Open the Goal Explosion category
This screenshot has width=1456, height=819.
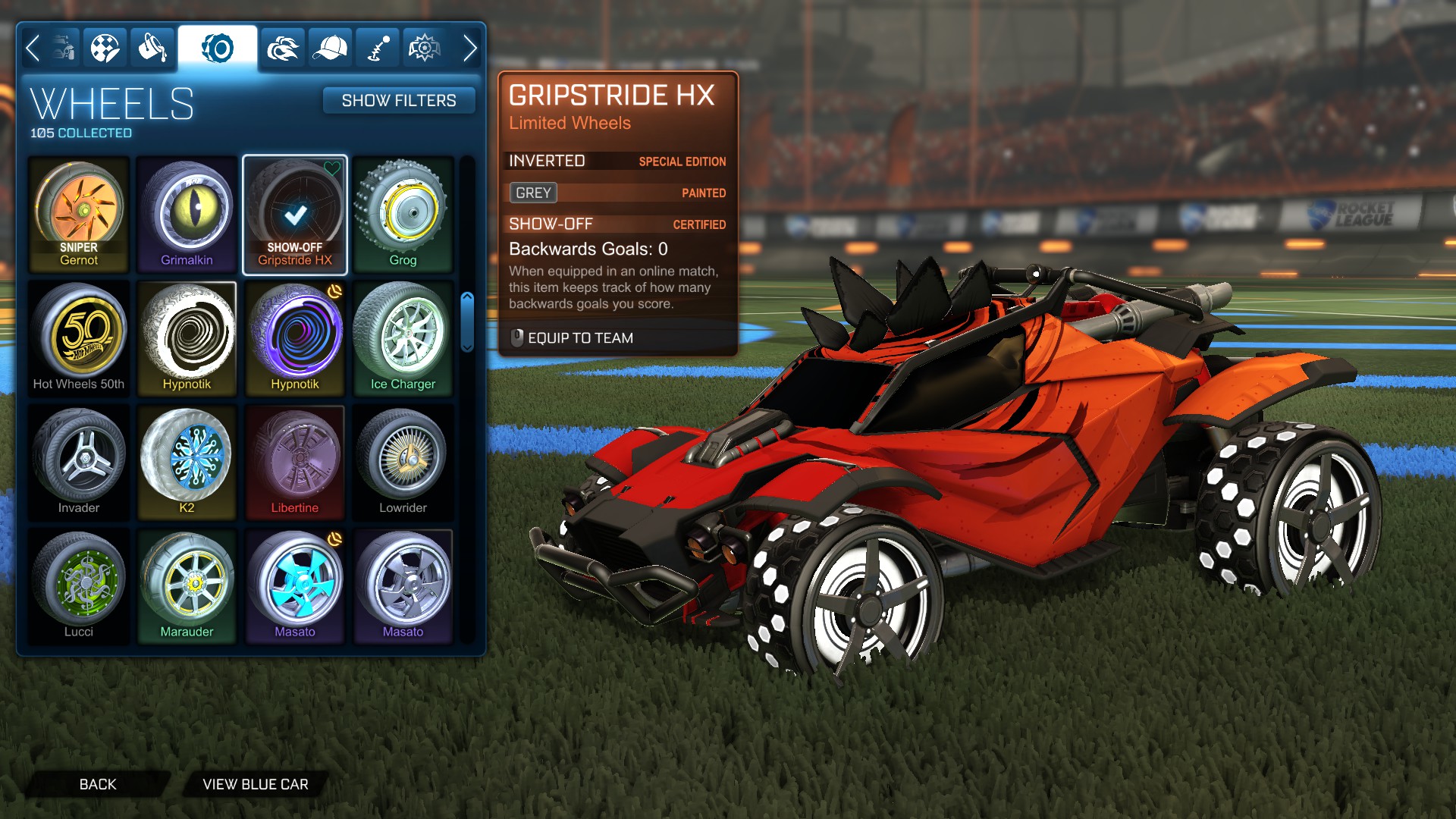tap(425, 47)
